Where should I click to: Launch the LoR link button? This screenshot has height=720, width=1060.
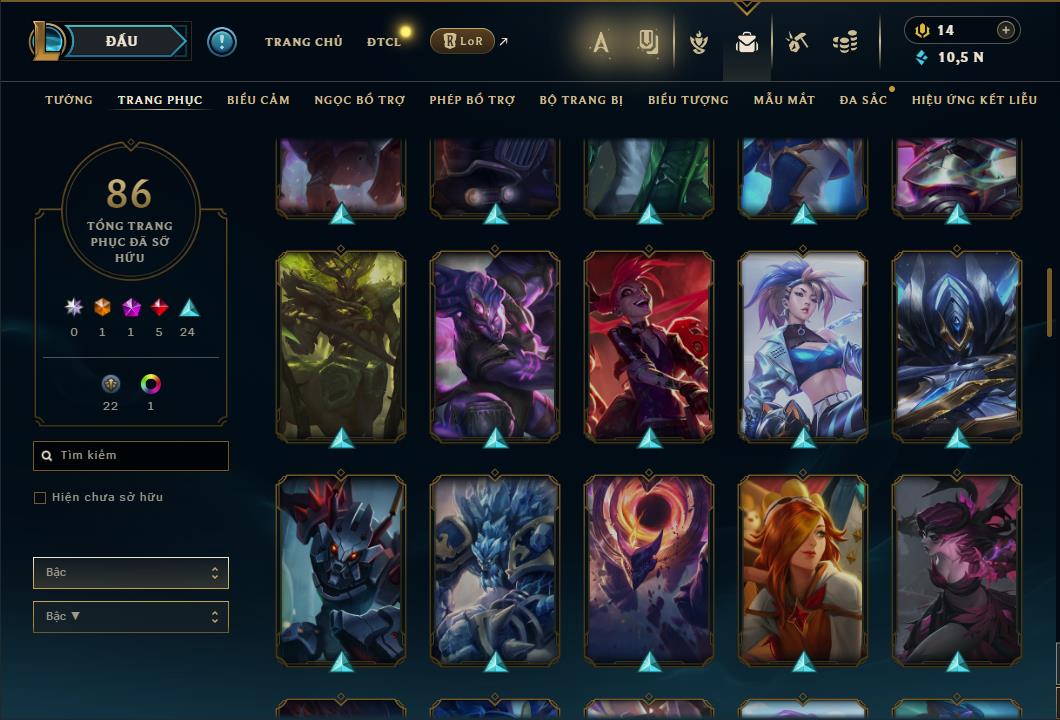462,41
